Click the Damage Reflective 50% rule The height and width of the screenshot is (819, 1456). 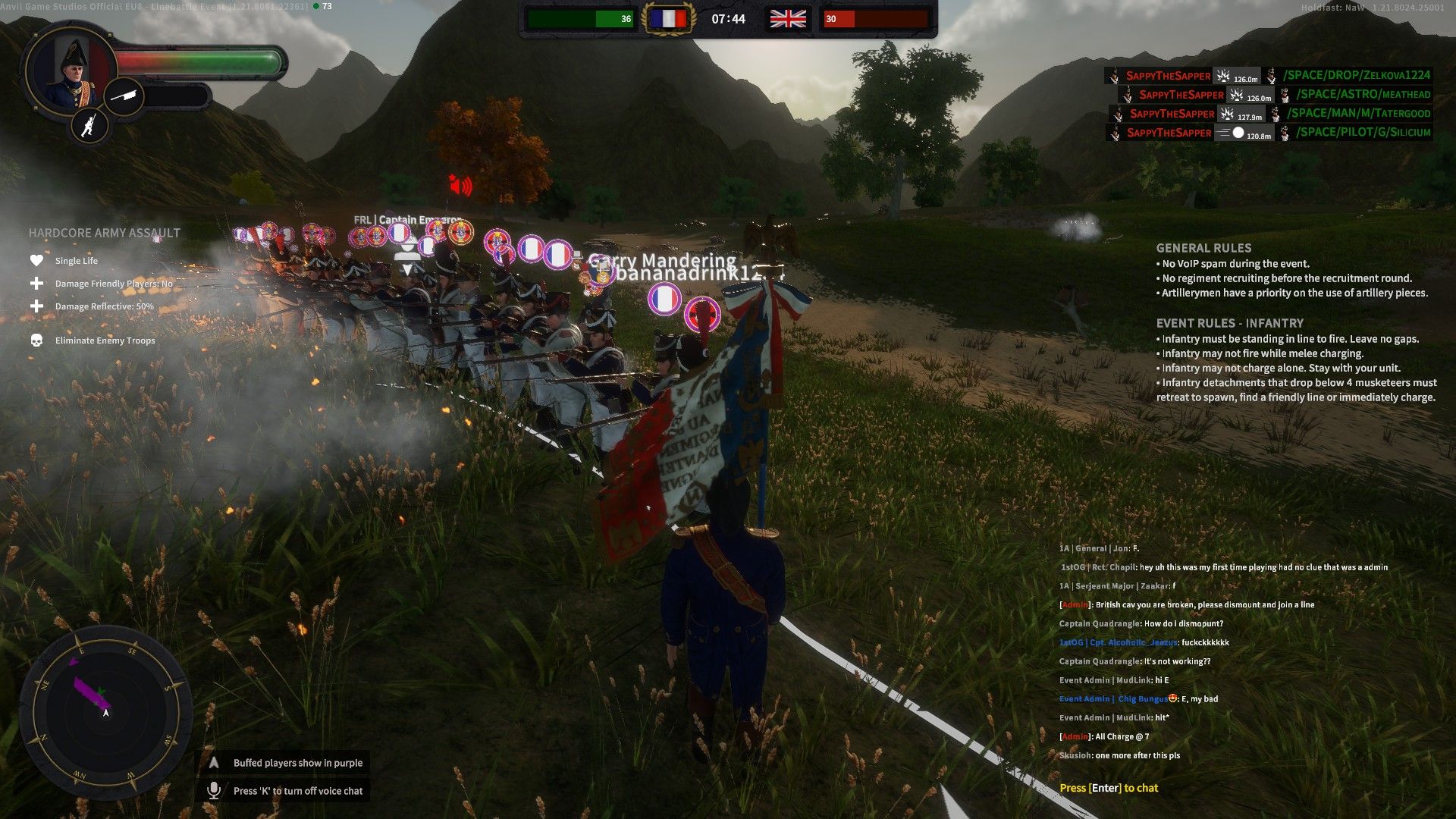click(104, 306)
